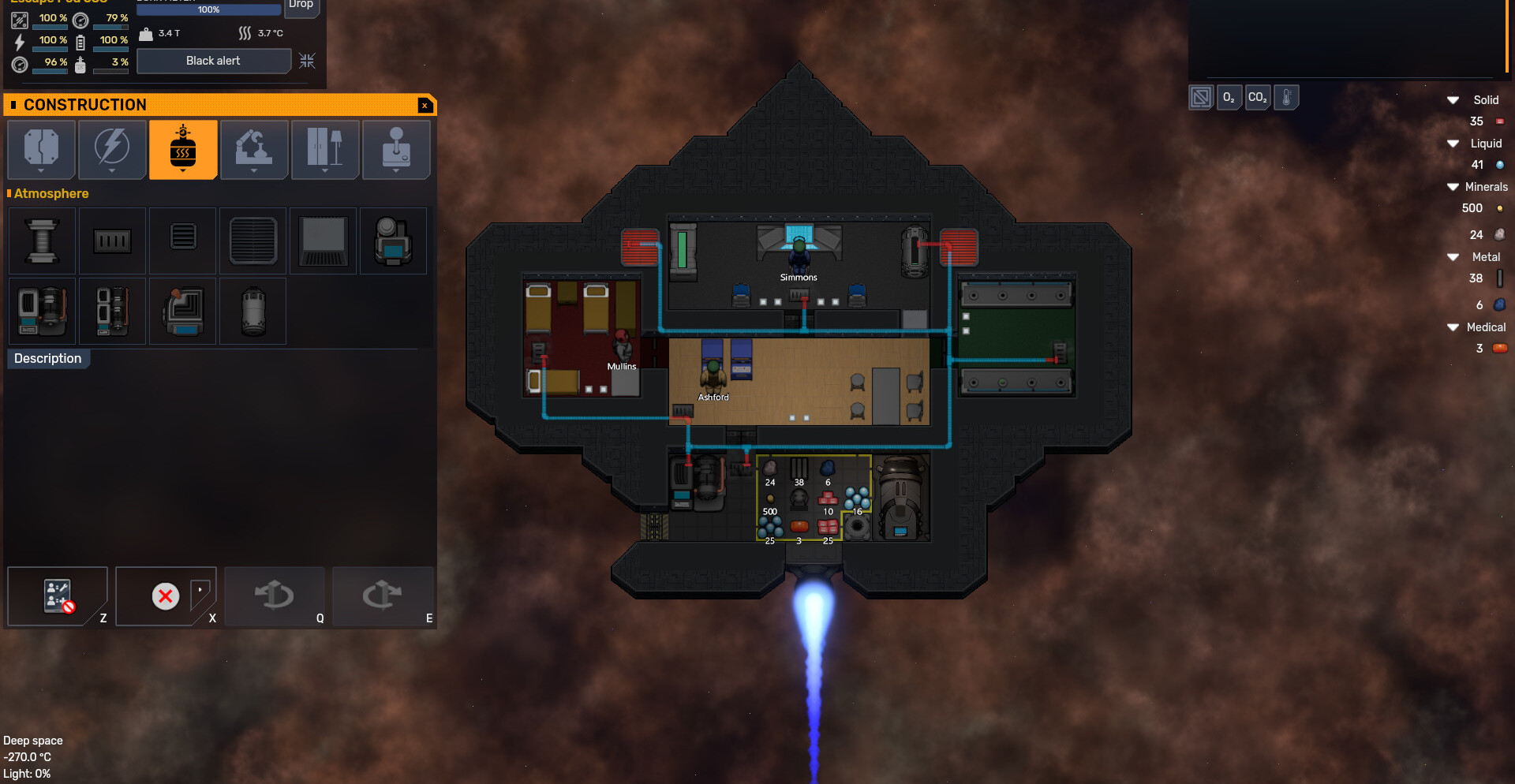Image resolution: width=1515 pixels, height=784 pixels.
Task: Choose the pipe column atmosphere item
Action: tap(42, 241)
